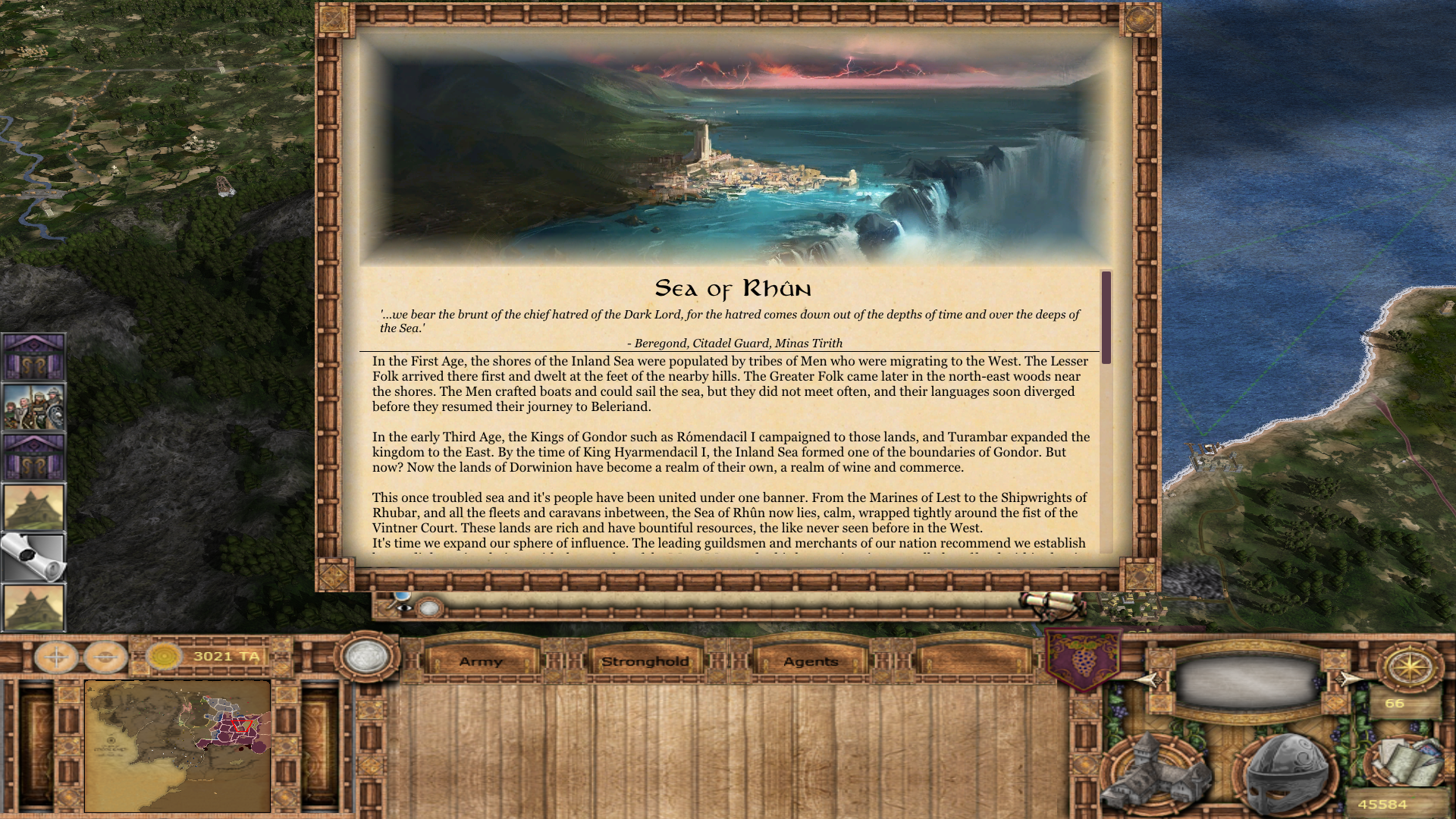1456x819 pixels.
Task: Select next item with right arrow
Action: (1348, 679)
